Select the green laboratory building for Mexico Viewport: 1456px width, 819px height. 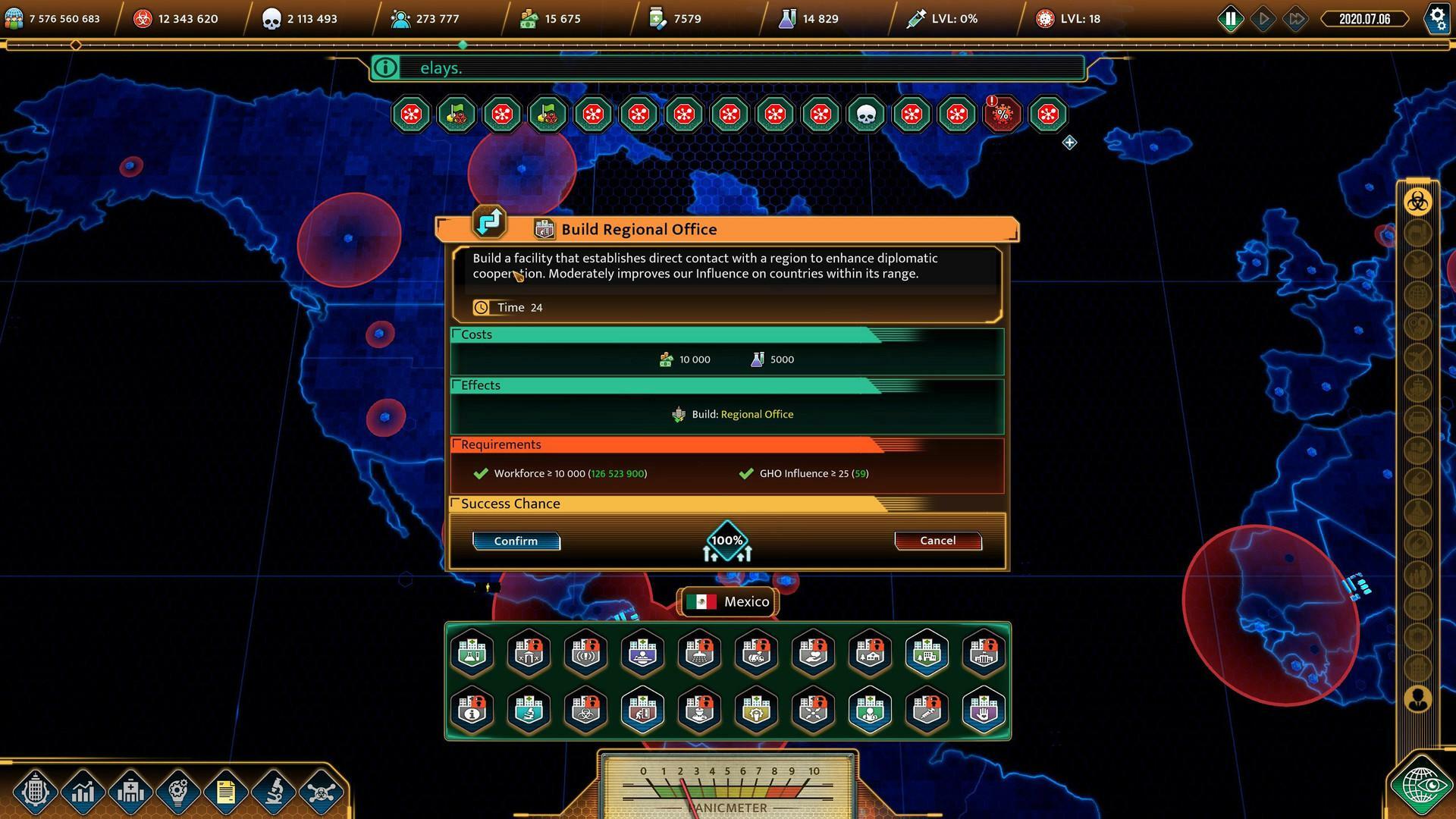point(472,653)
